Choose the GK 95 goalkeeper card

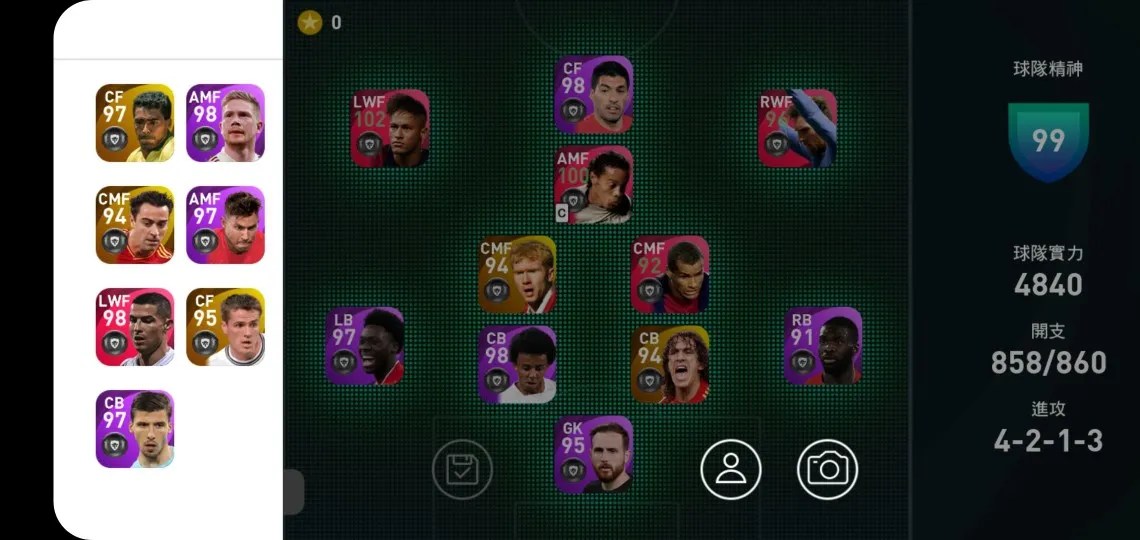coord(594,455)
